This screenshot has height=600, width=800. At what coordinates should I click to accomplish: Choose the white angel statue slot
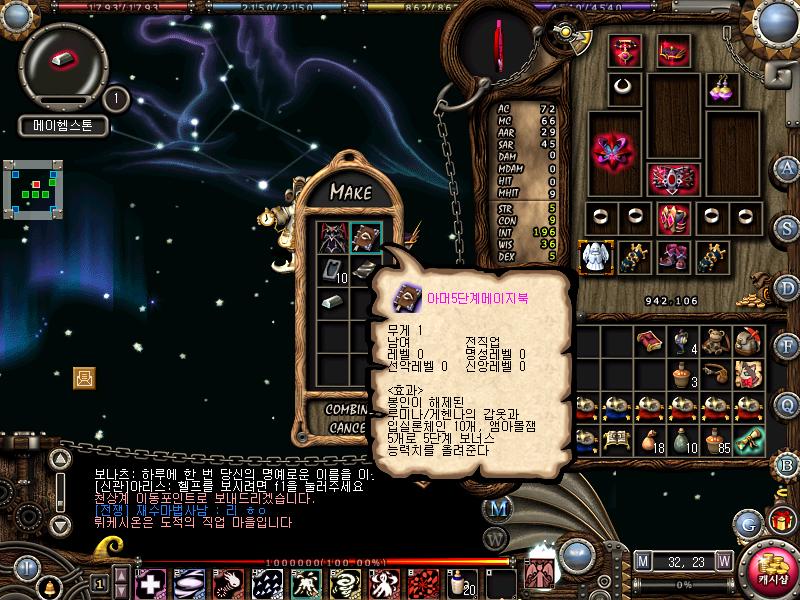tap(596, 256)
